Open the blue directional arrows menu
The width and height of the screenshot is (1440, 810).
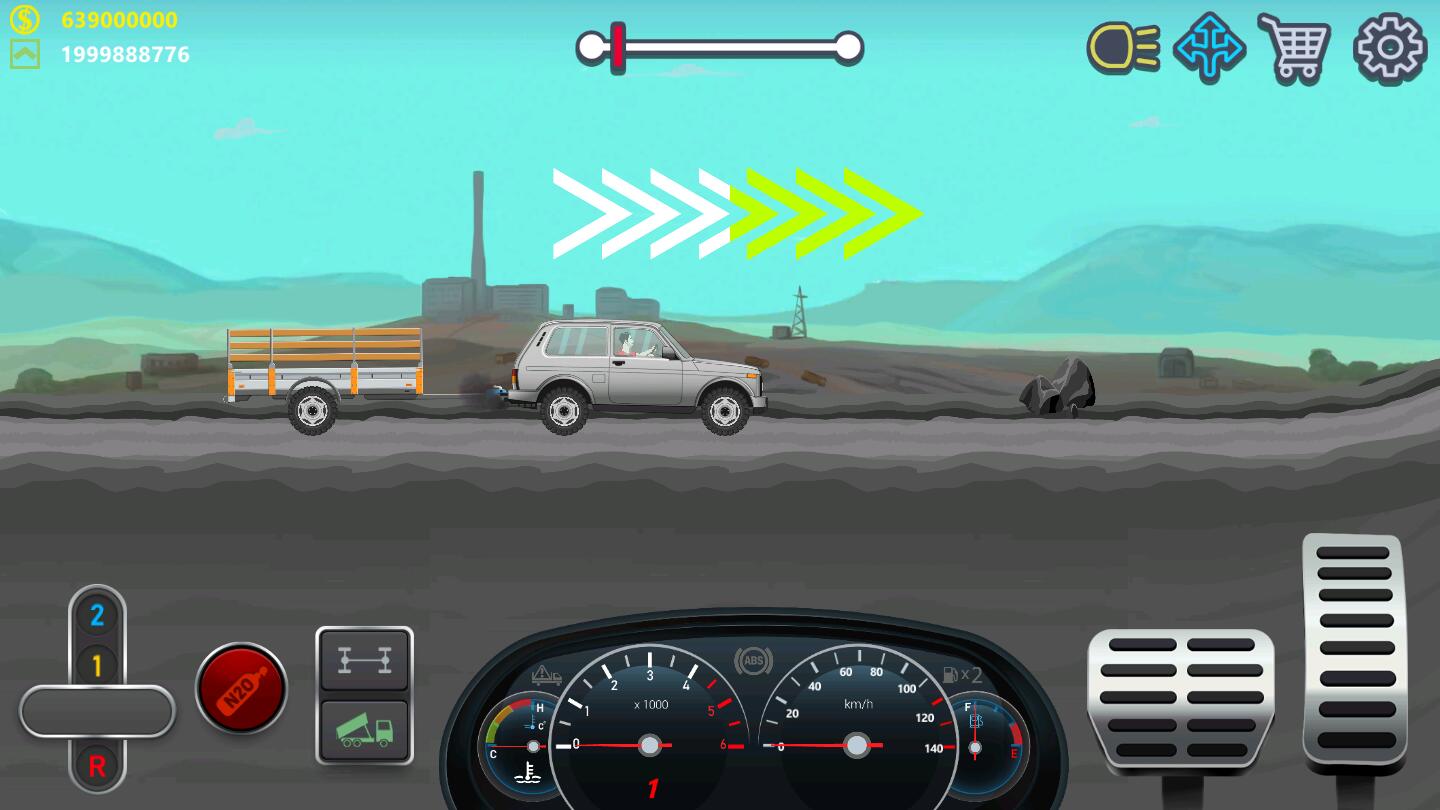tap(1209, 47)
